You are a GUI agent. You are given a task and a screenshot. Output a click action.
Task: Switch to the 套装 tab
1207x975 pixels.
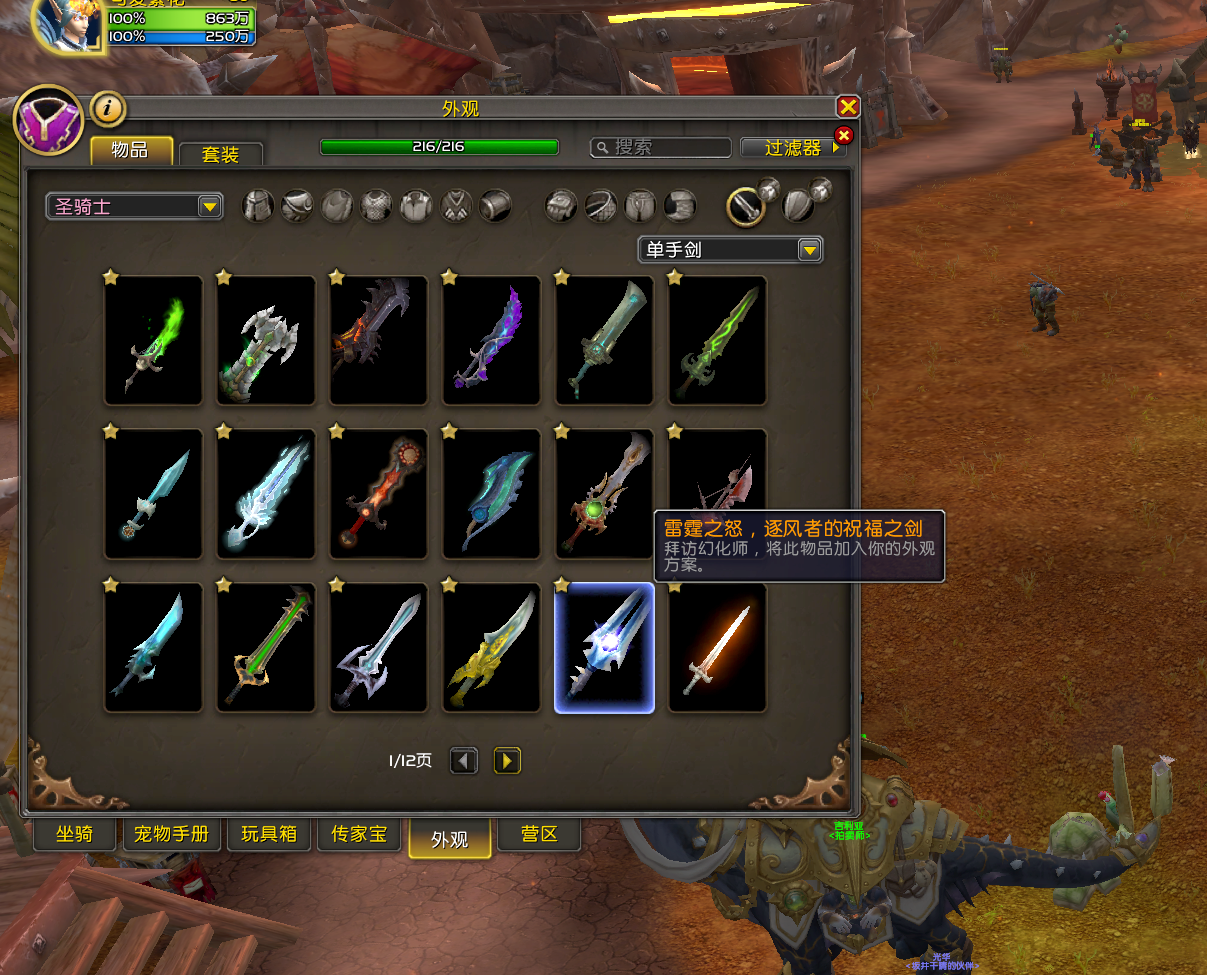coord(220,154)
